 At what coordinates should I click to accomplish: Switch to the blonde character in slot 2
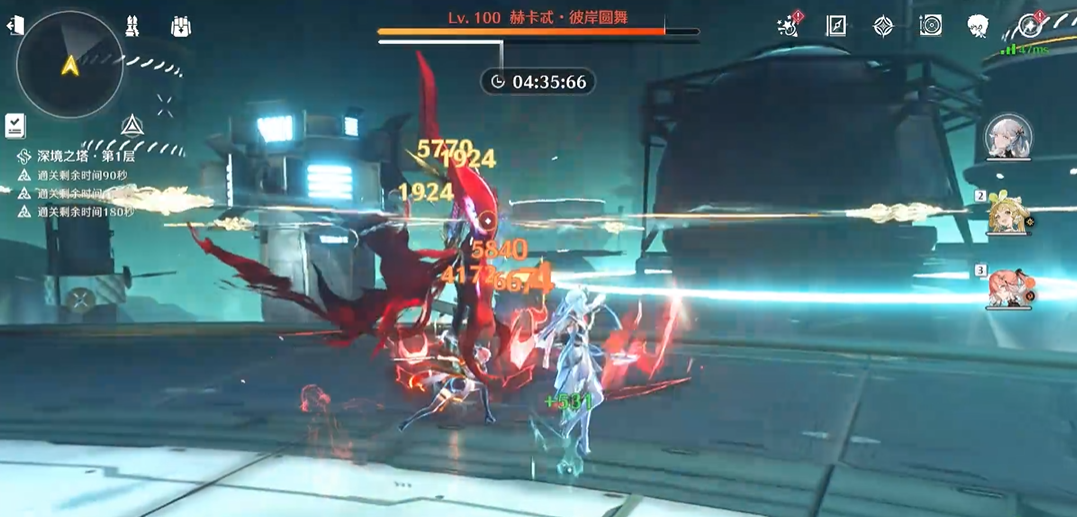pyautogui.click(x=1008, y=214)
